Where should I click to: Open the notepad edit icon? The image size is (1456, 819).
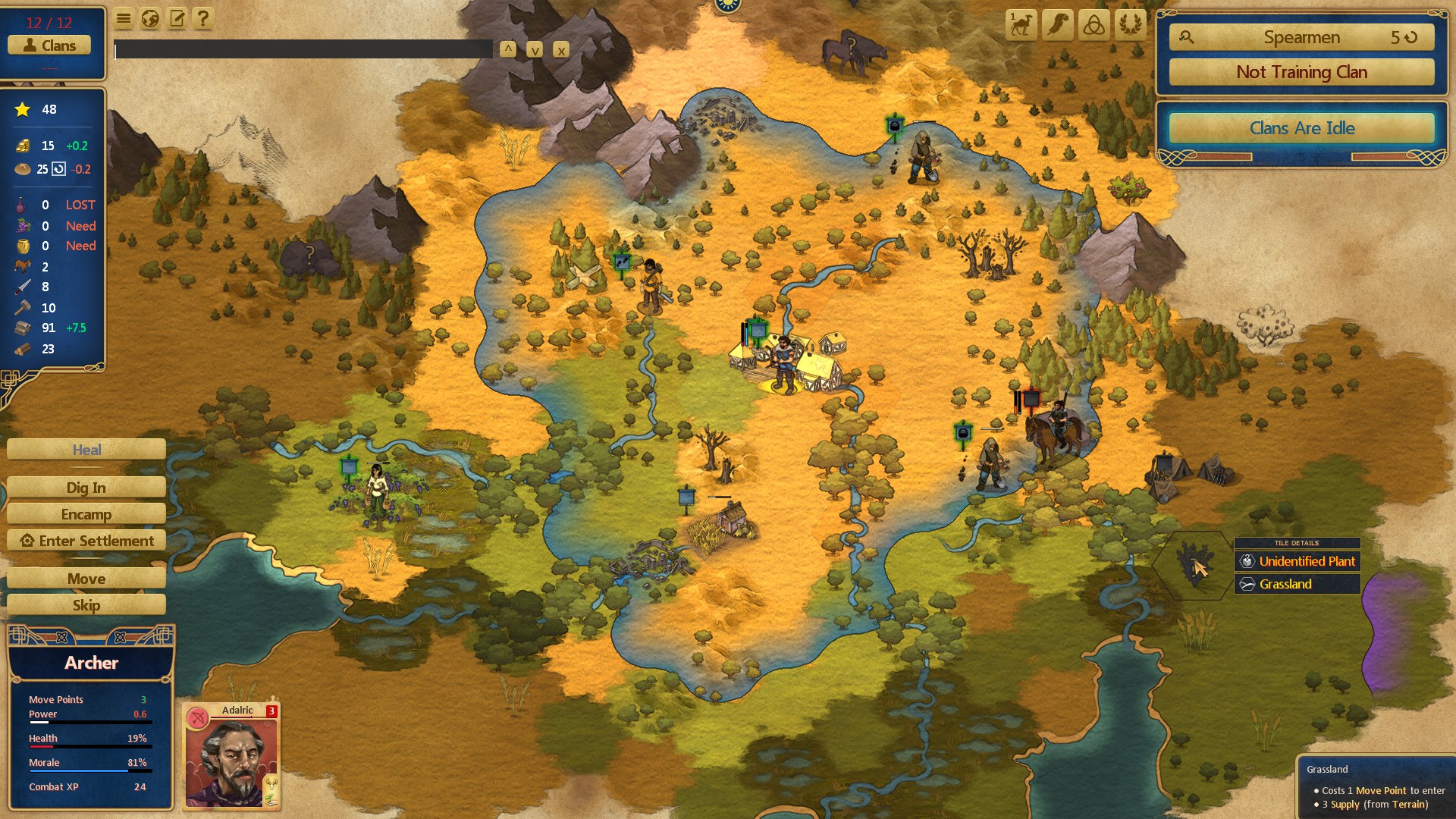point(177,19)
